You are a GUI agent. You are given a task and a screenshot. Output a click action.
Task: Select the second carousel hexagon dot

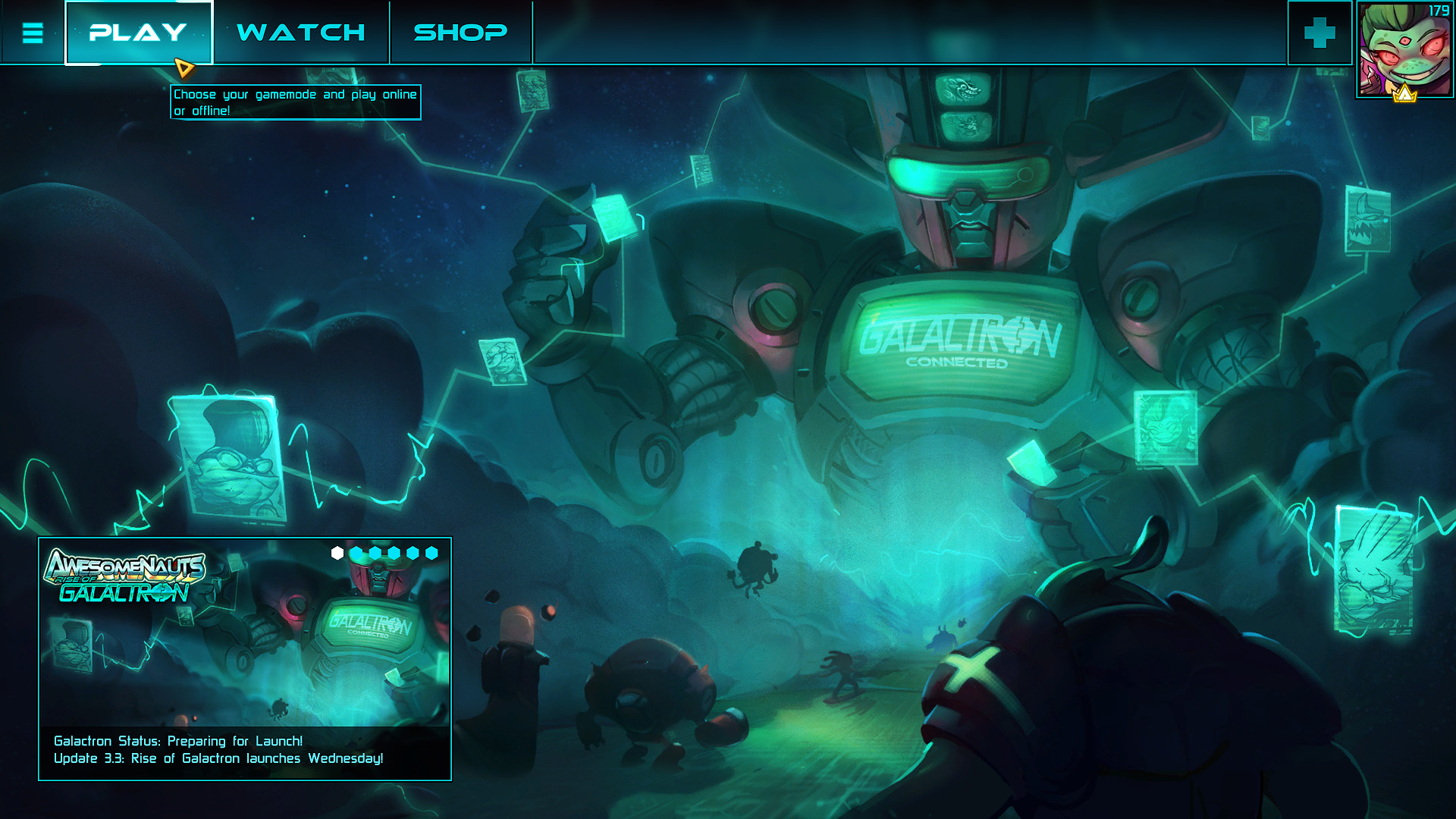point(356,553)
